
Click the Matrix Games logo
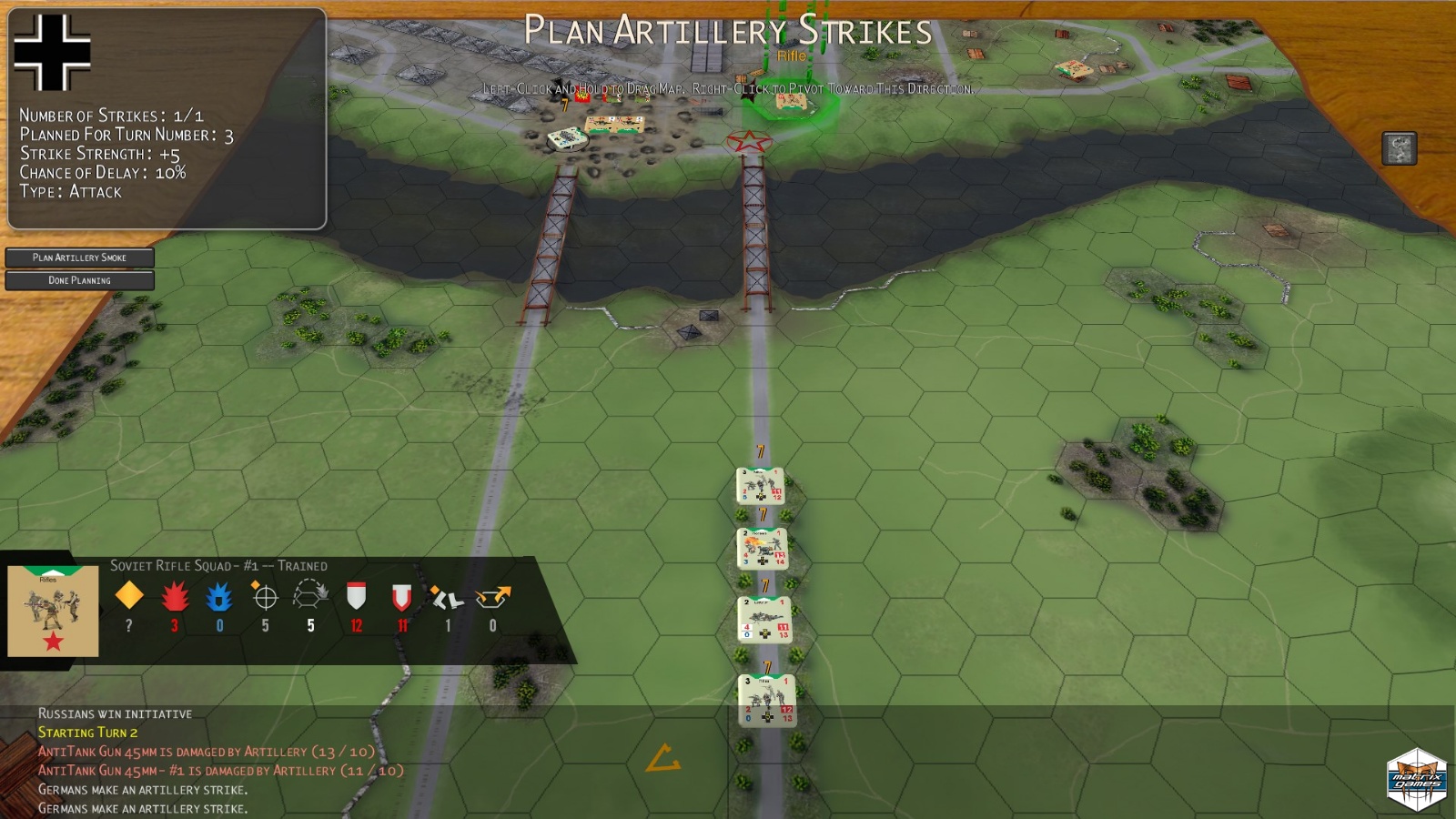tap(1416, 780)
